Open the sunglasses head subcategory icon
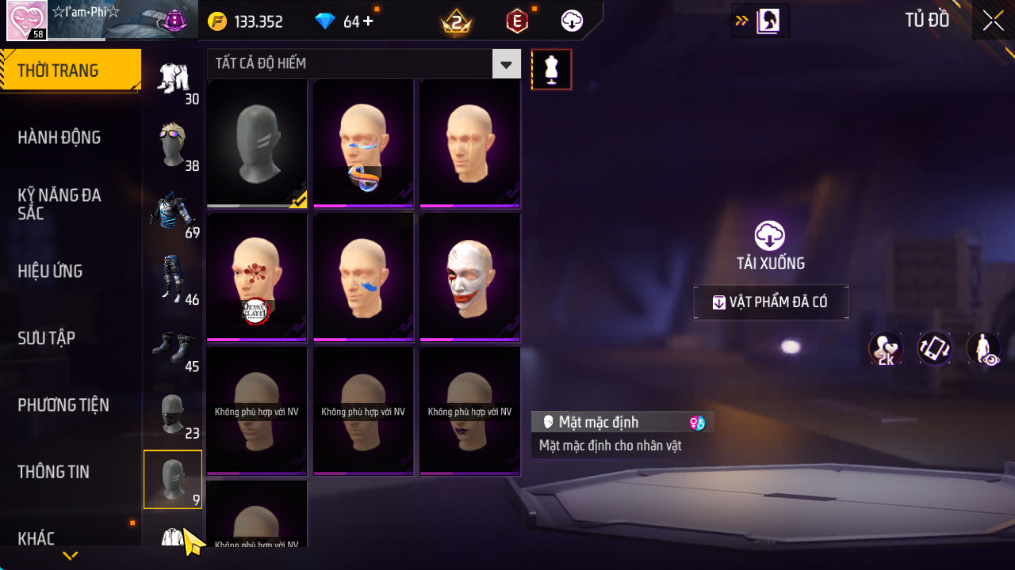This screenshot has width=1015, height=570. [x=173, y=146]
